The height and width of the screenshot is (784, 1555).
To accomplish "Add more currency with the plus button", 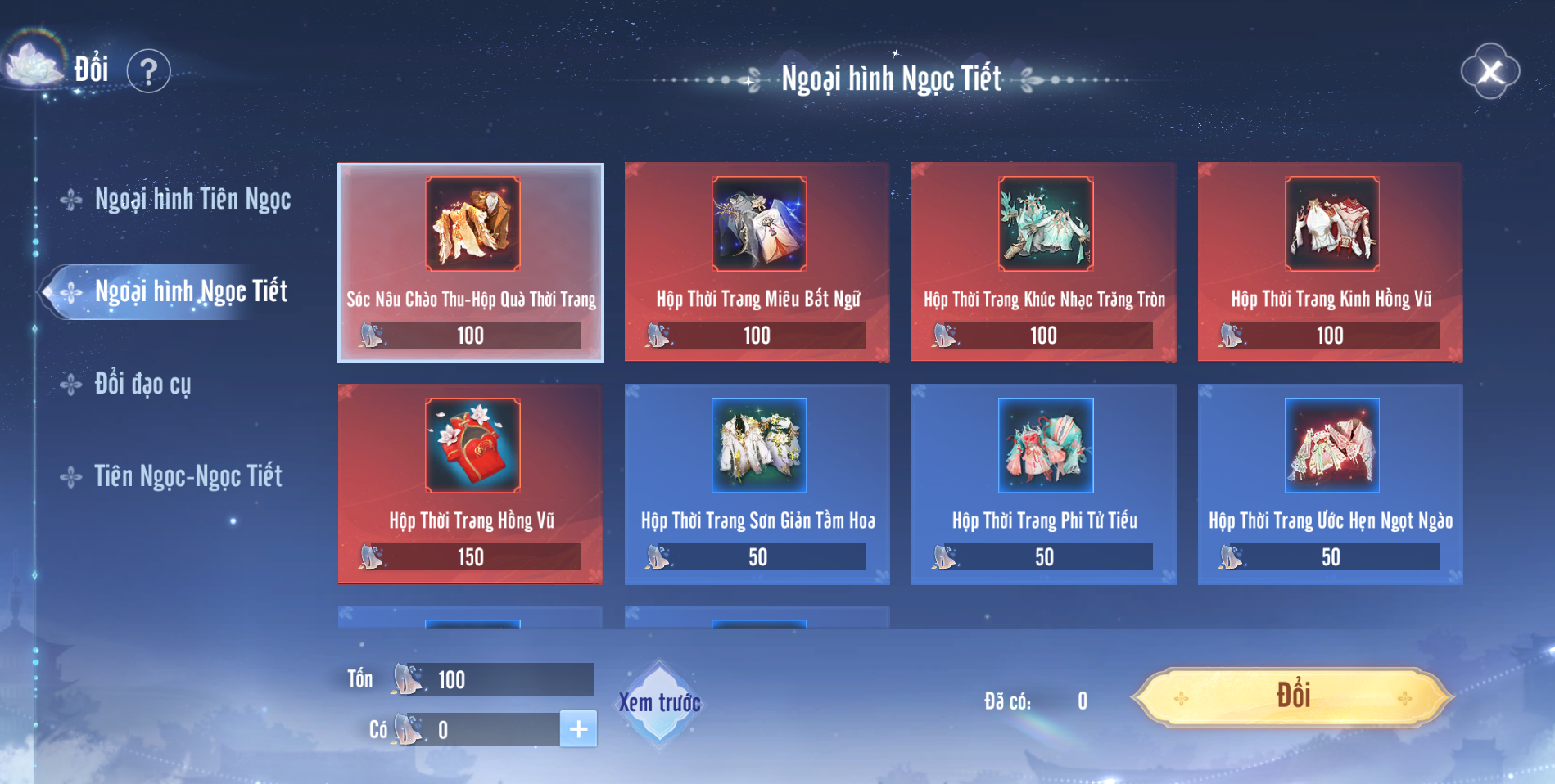I will click(x=578, y=729).
